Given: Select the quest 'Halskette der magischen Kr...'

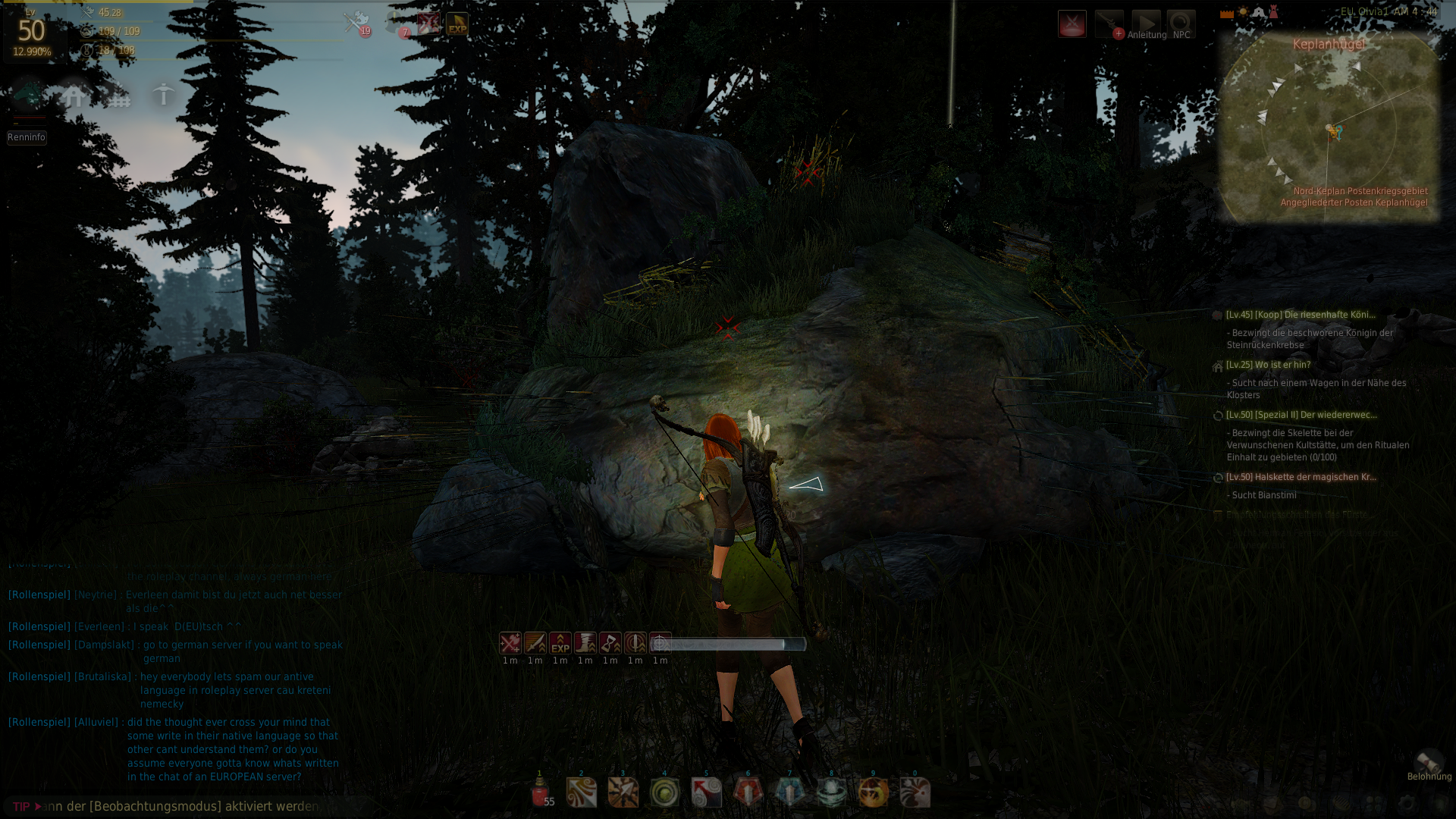Looking at the screenshot, I should [x=1301, y=477].
